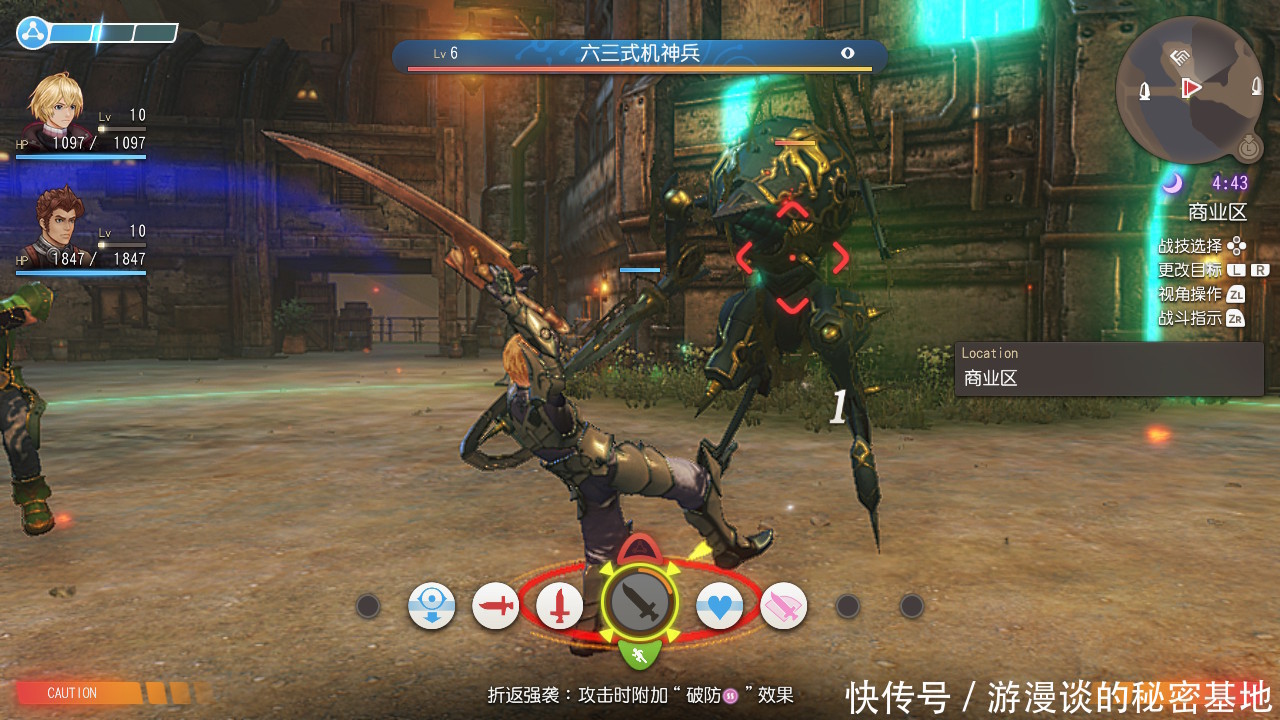Select the blond hero portrait

(x=53, y=105)
